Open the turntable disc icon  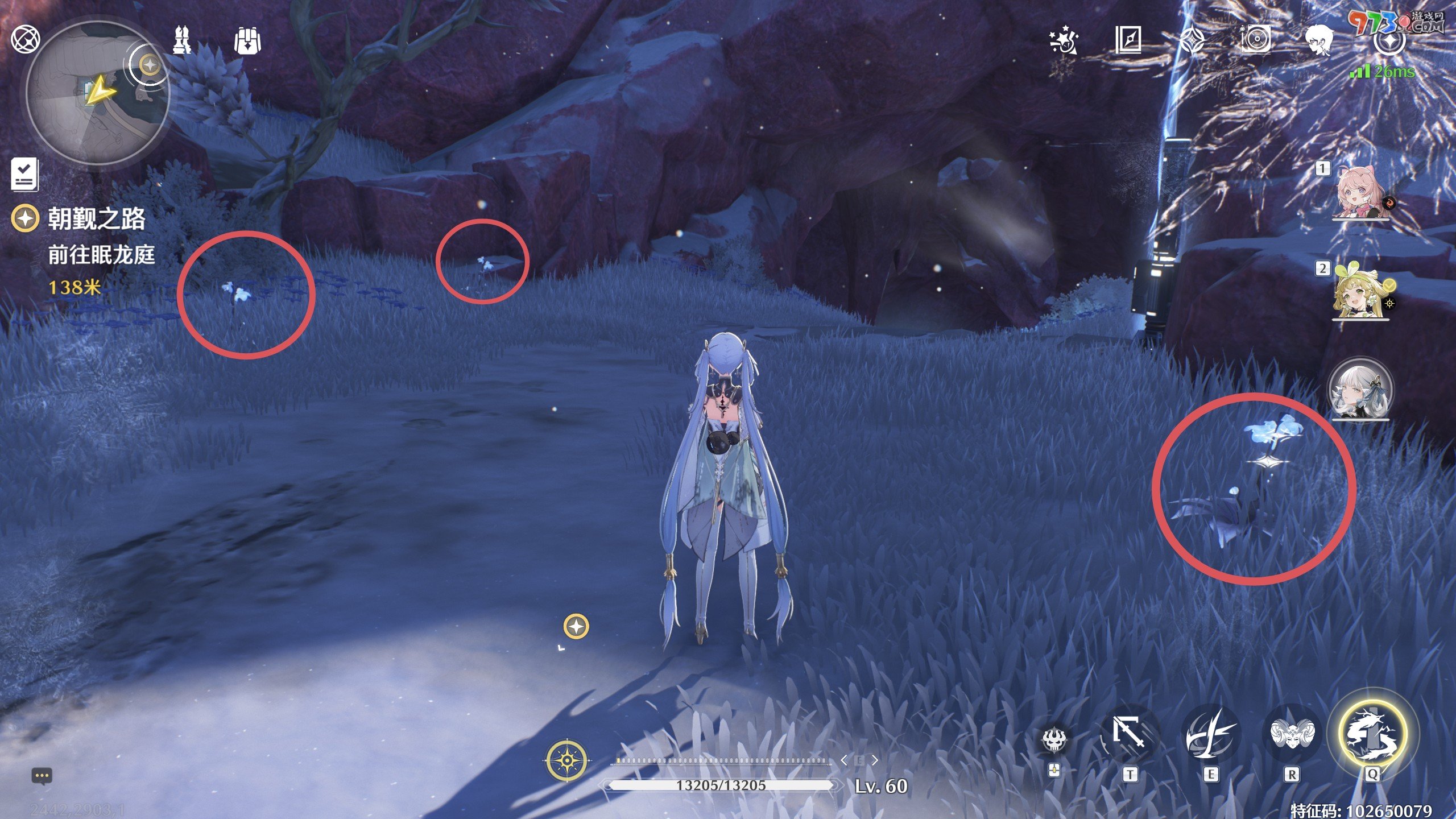(x=1256, y=40)
